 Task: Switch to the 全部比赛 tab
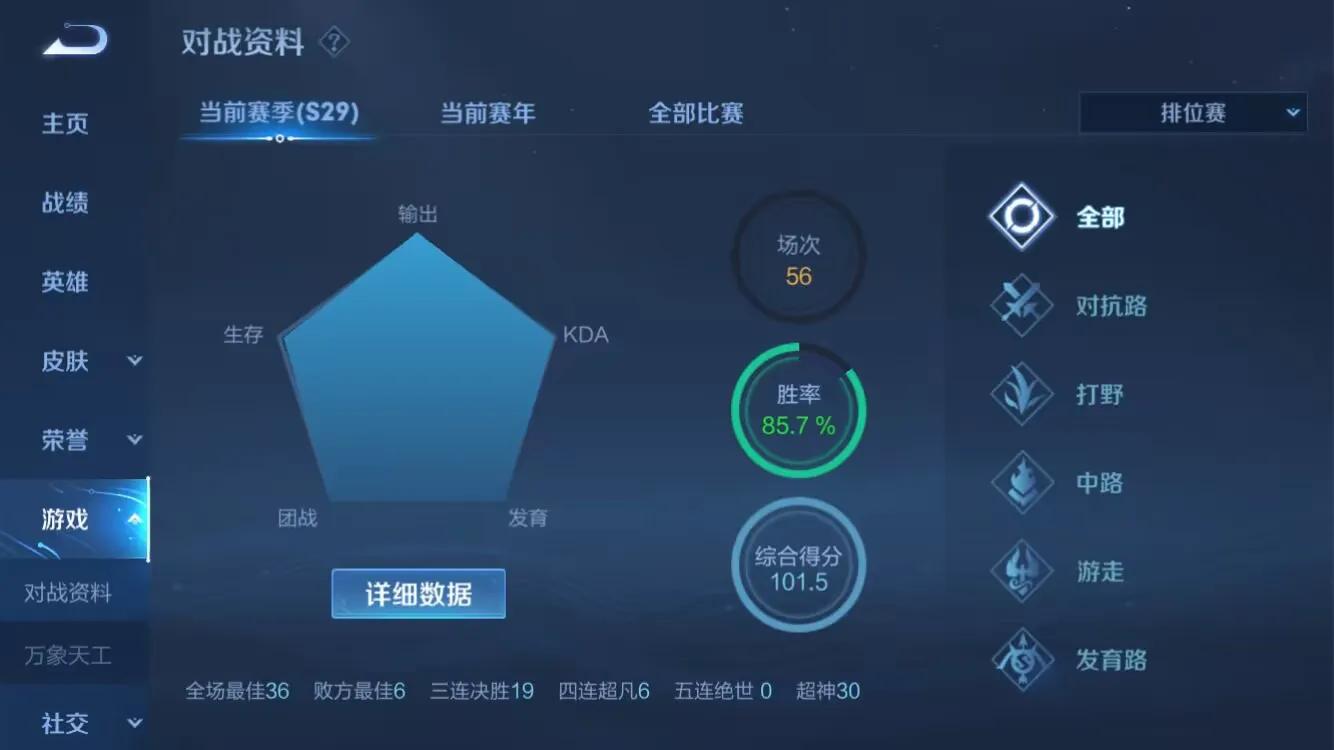tap(696, 113)
